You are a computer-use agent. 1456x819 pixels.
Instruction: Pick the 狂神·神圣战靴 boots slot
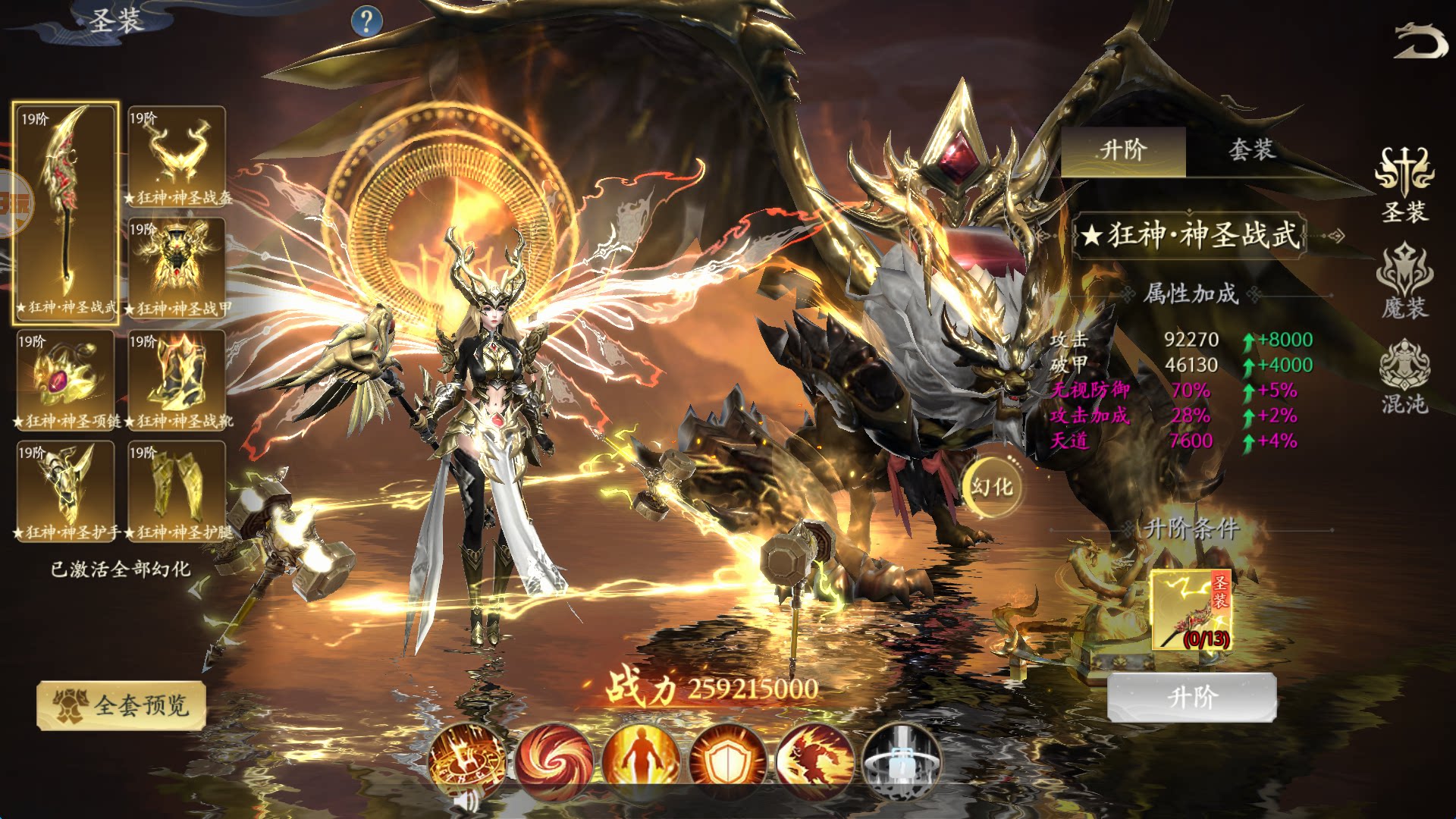pyautogui.click(x=177, y=379)
